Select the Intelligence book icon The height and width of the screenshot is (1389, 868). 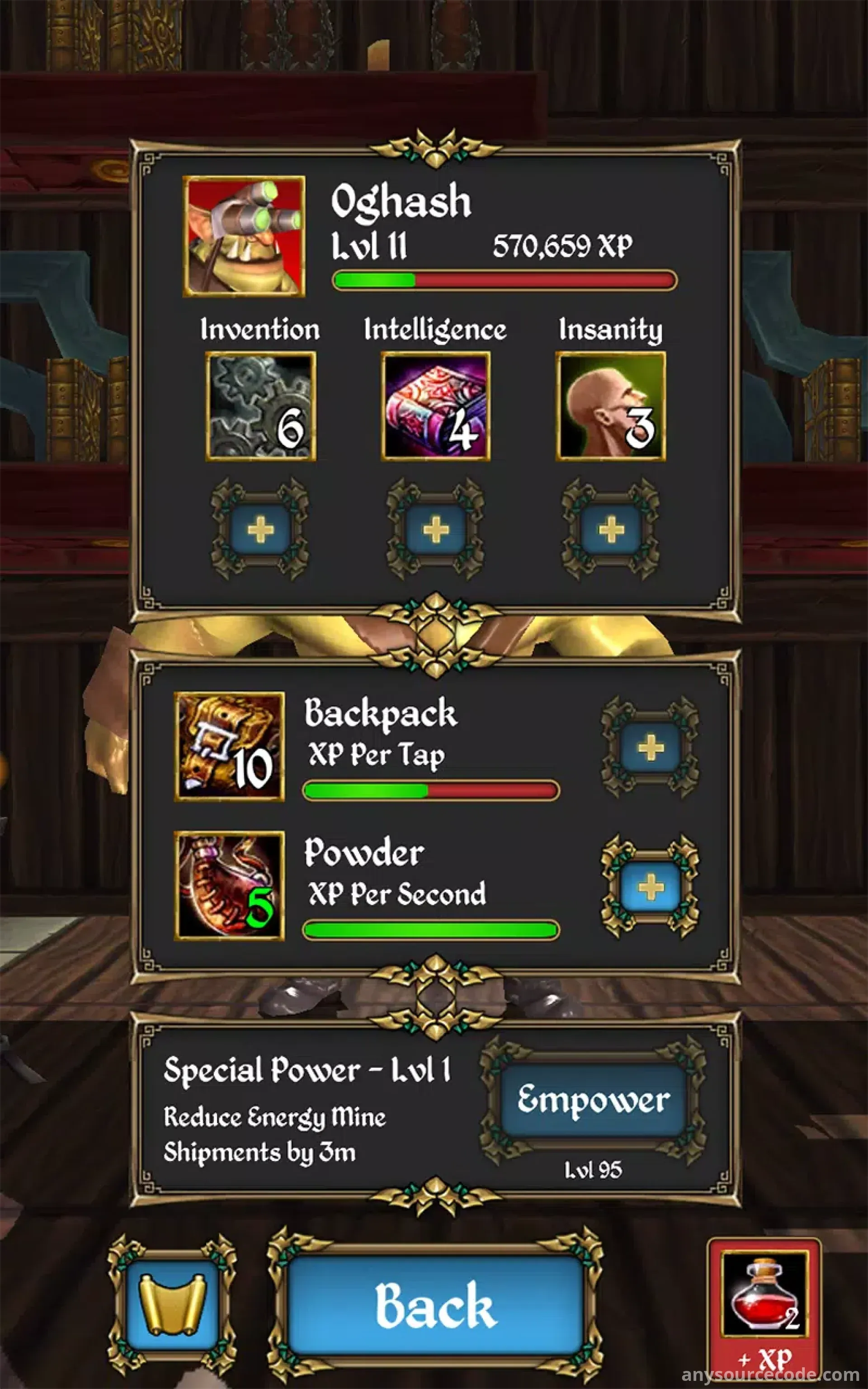436,406
